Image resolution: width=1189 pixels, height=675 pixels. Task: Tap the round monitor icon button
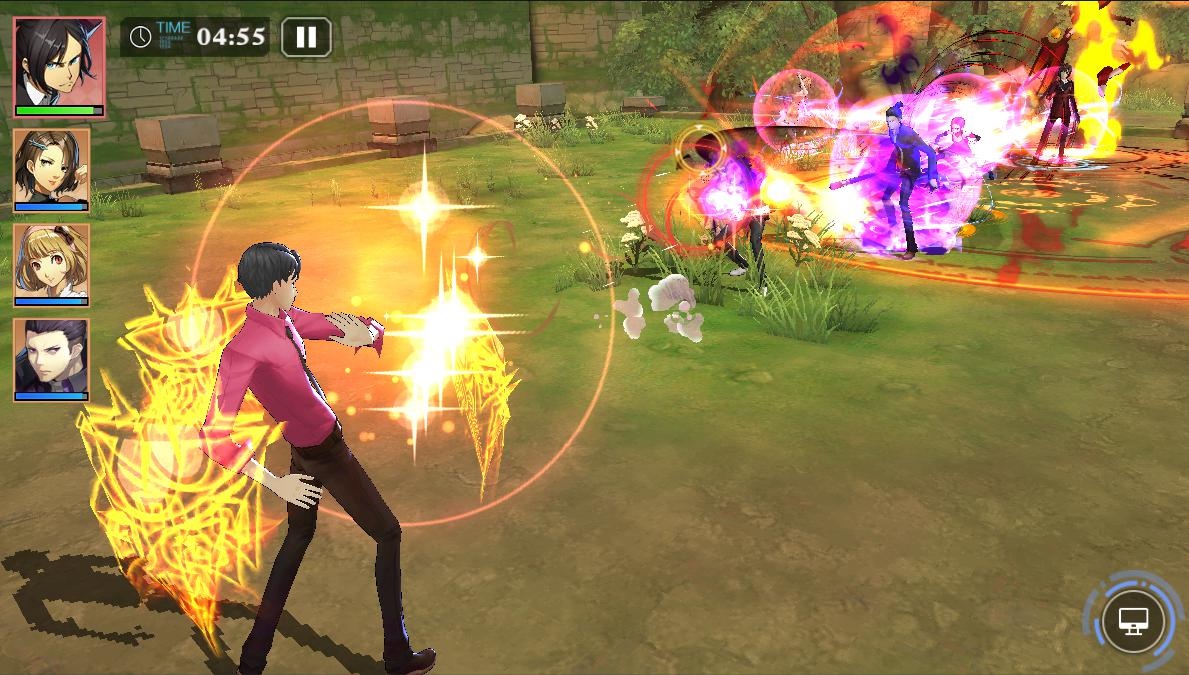tap(1133, 621)
